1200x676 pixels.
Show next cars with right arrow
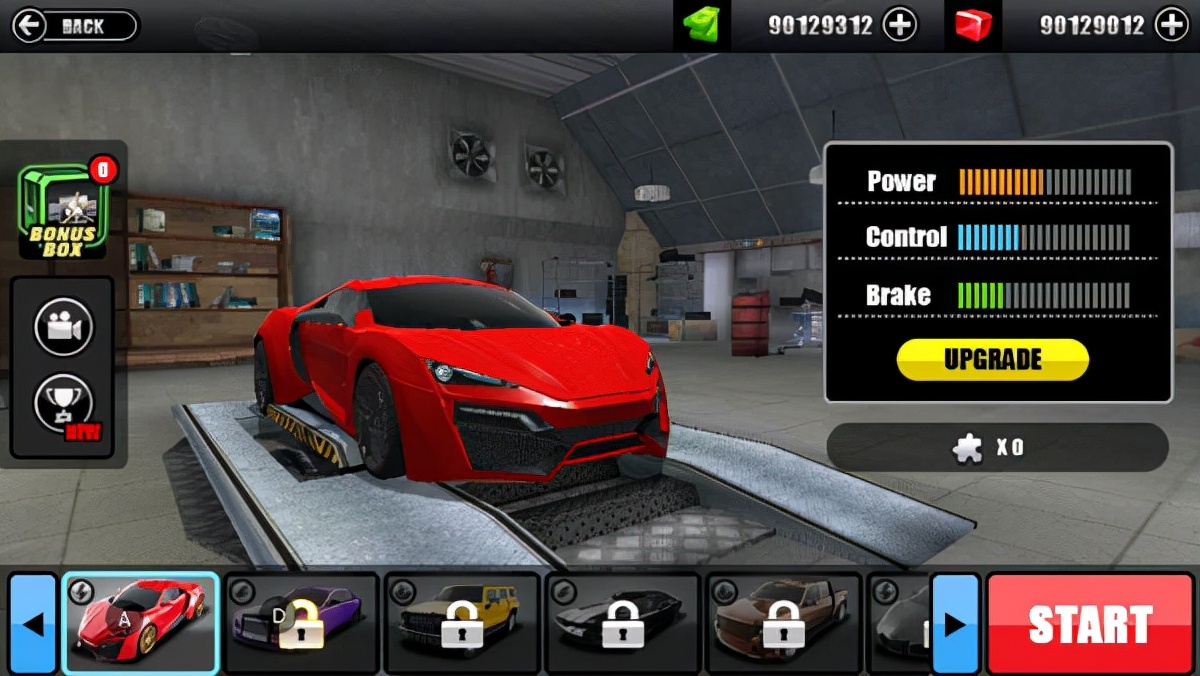click(955, 624)
